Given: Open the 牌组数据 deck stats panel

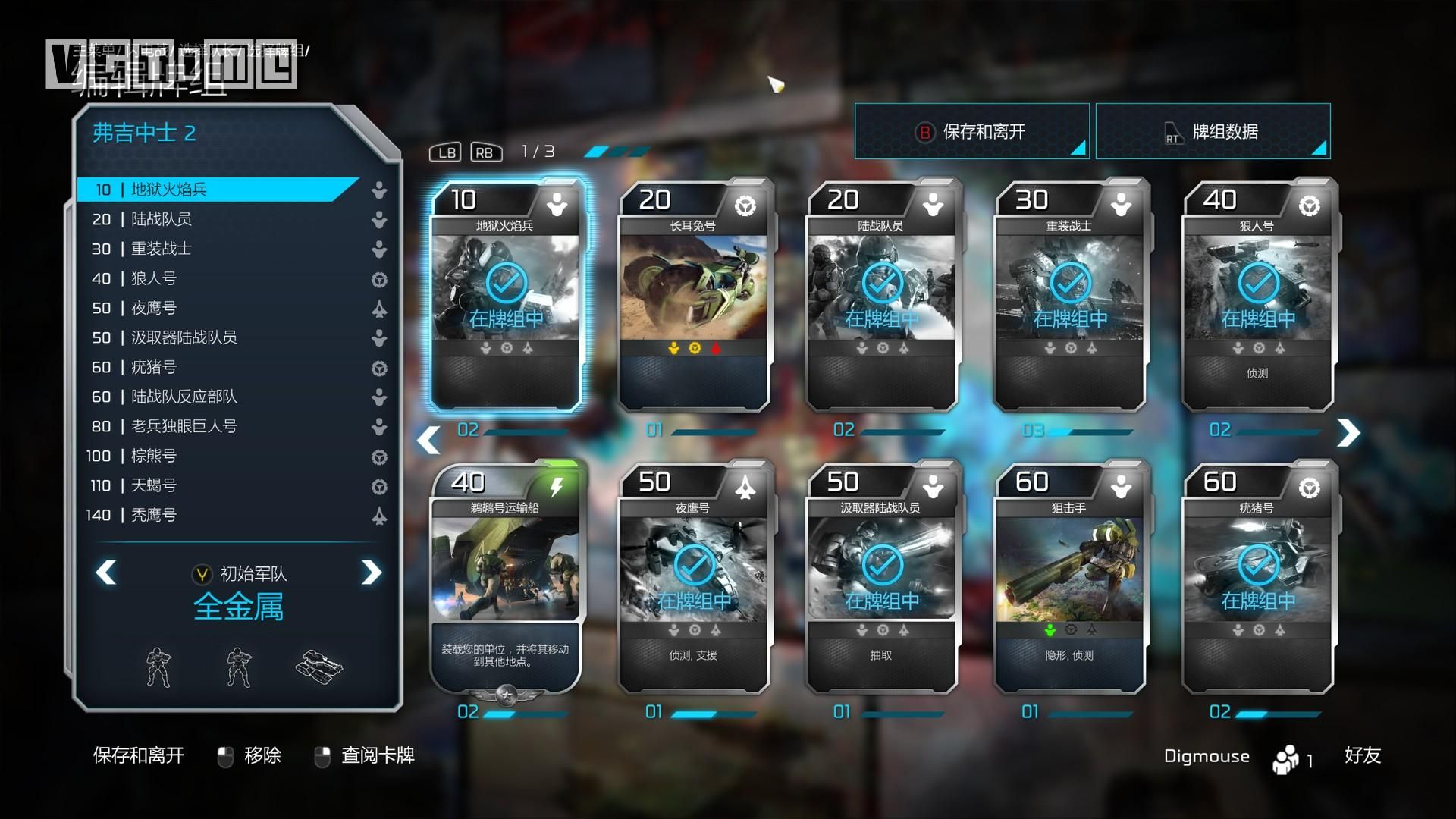Looking at the screenshot, I should coord(1213,132).
